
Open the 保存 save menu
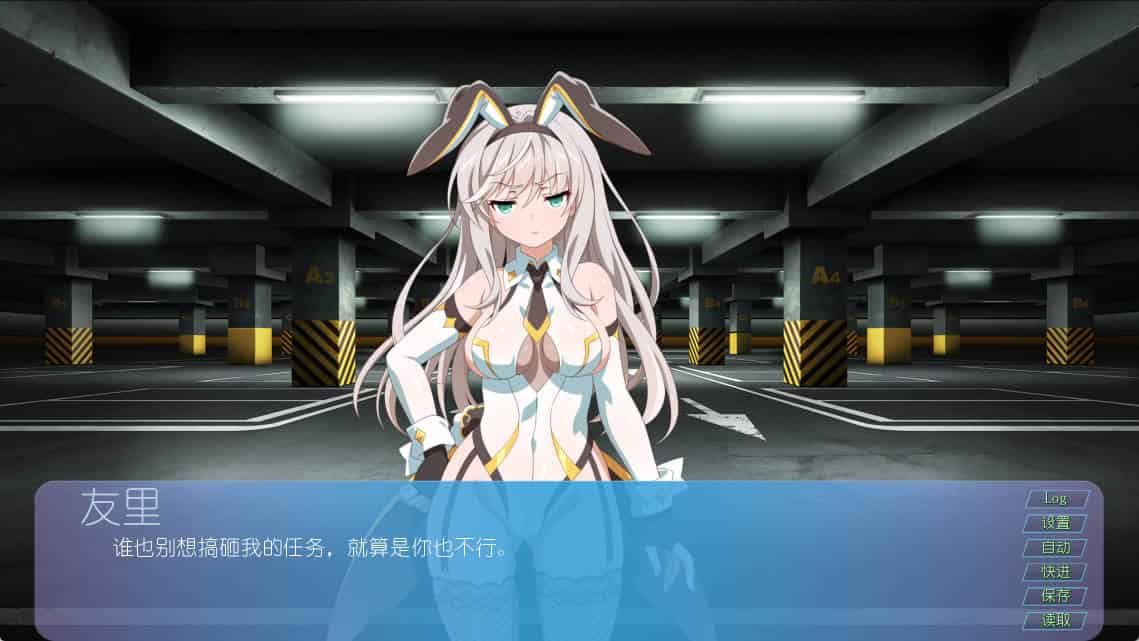(x=1055, y=595)
